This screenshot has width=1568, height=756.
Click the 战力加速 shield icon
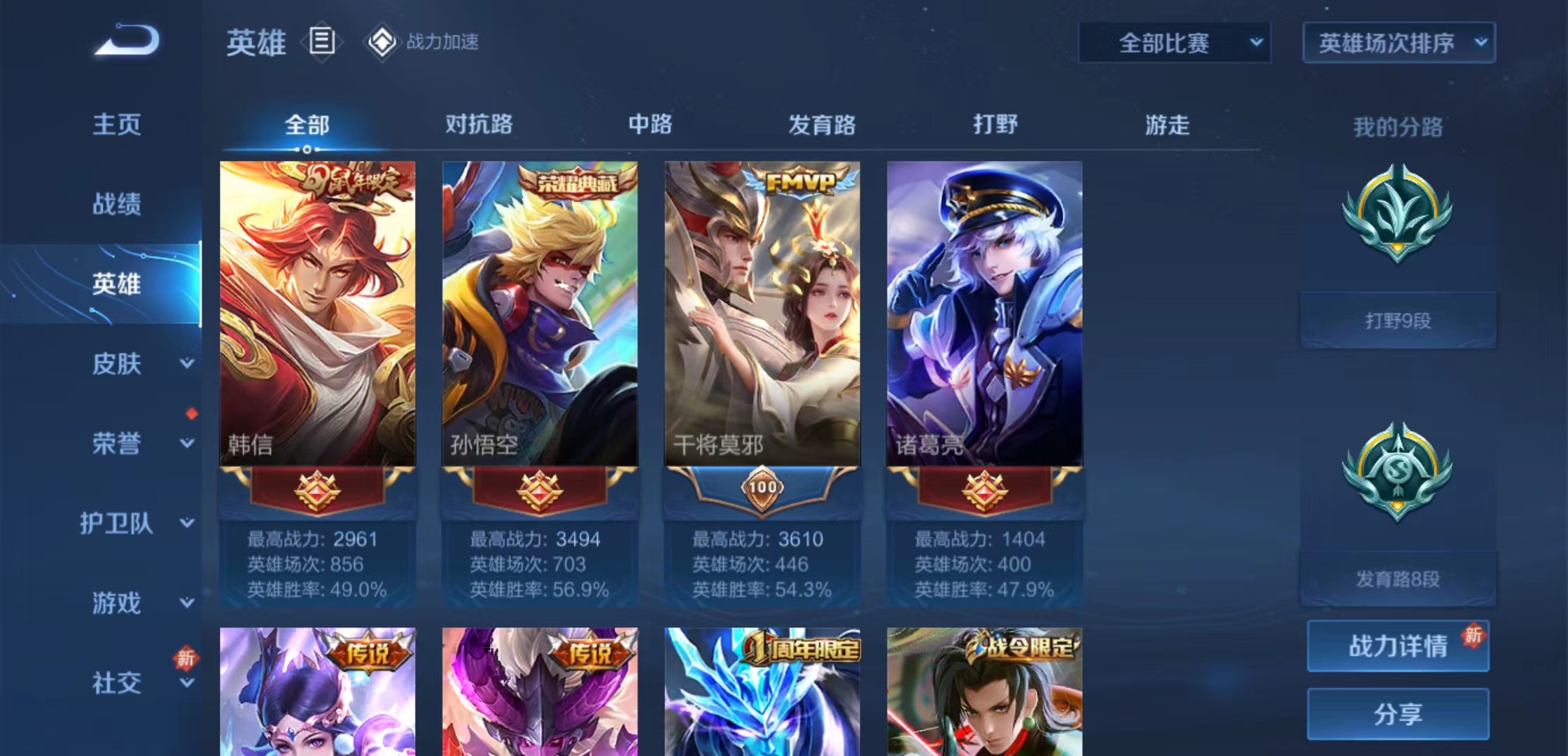pyautogui.click(x=381, y=42)
